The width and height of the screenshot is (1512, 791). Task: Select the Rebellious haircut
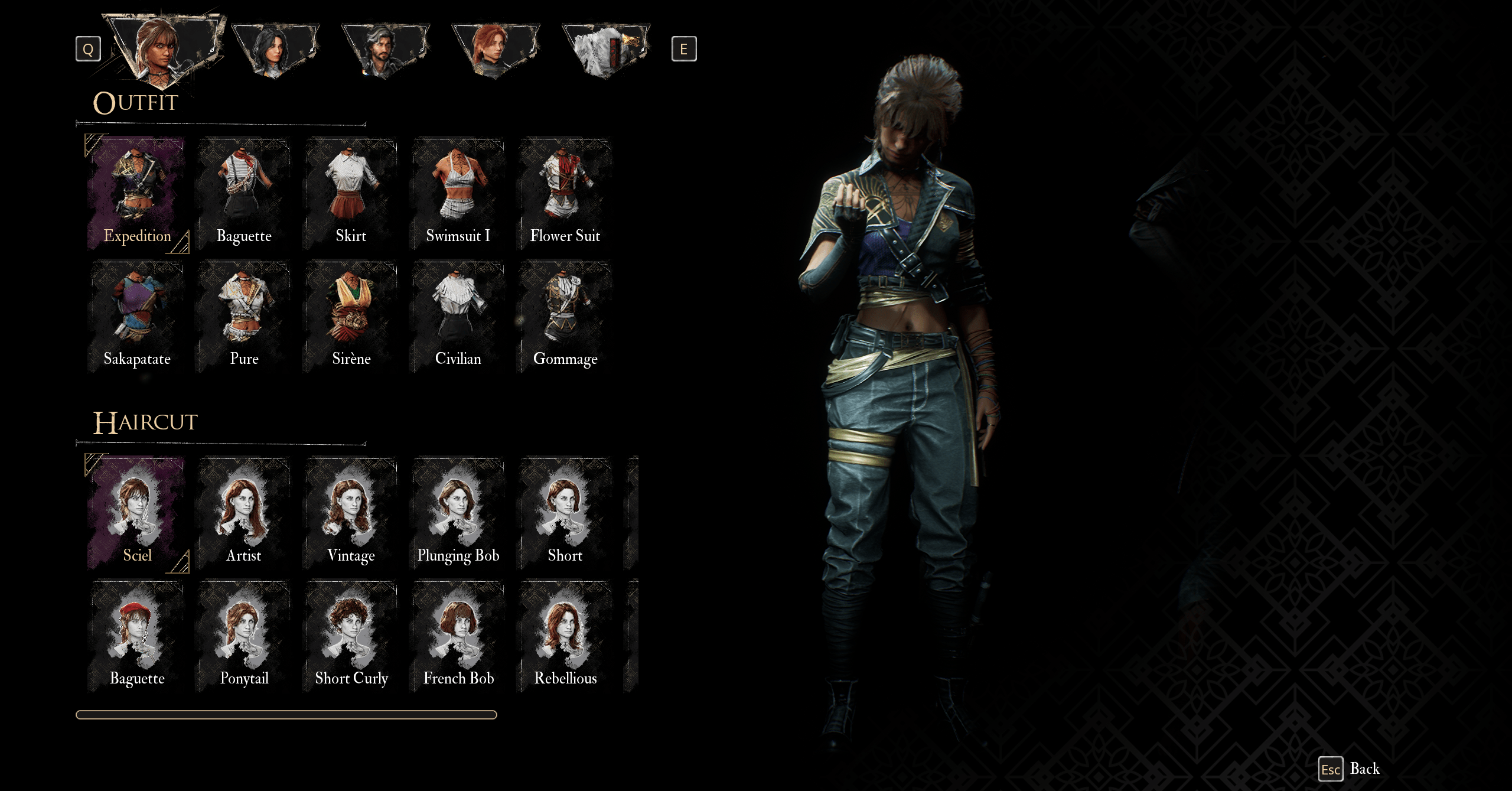click(x=565, y=636)
